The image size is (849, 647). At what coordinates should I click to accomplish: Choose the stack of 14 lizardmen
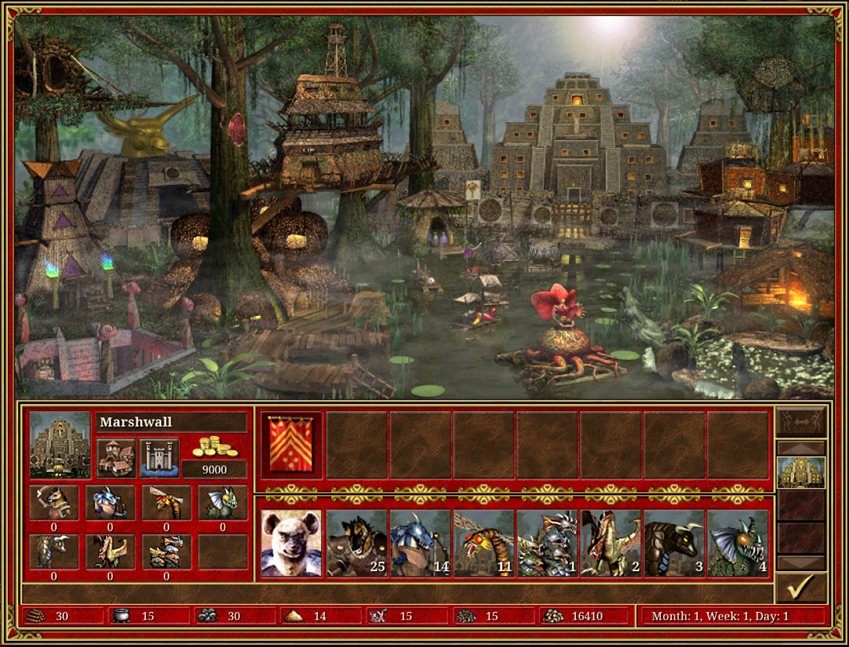click(419, 543)
